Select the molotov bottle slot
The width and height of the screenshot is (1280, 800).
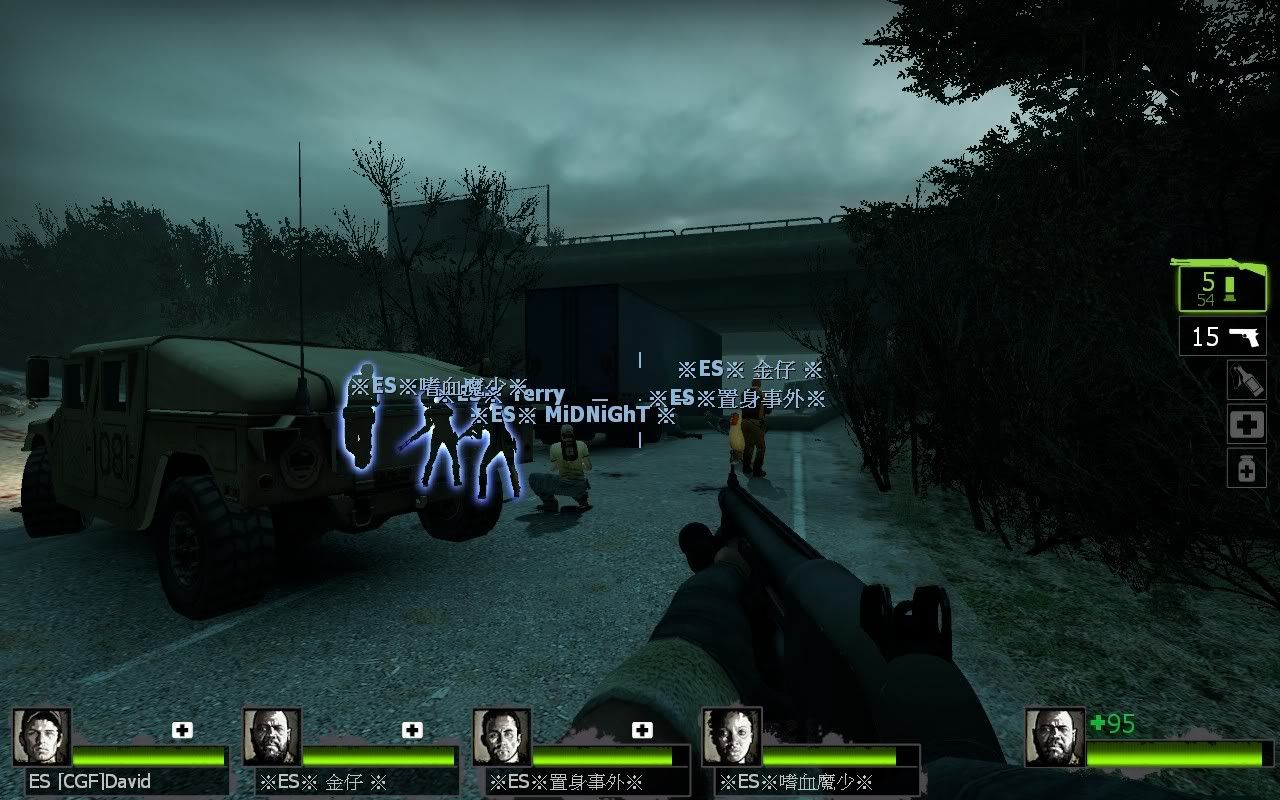click(1246, 380)
